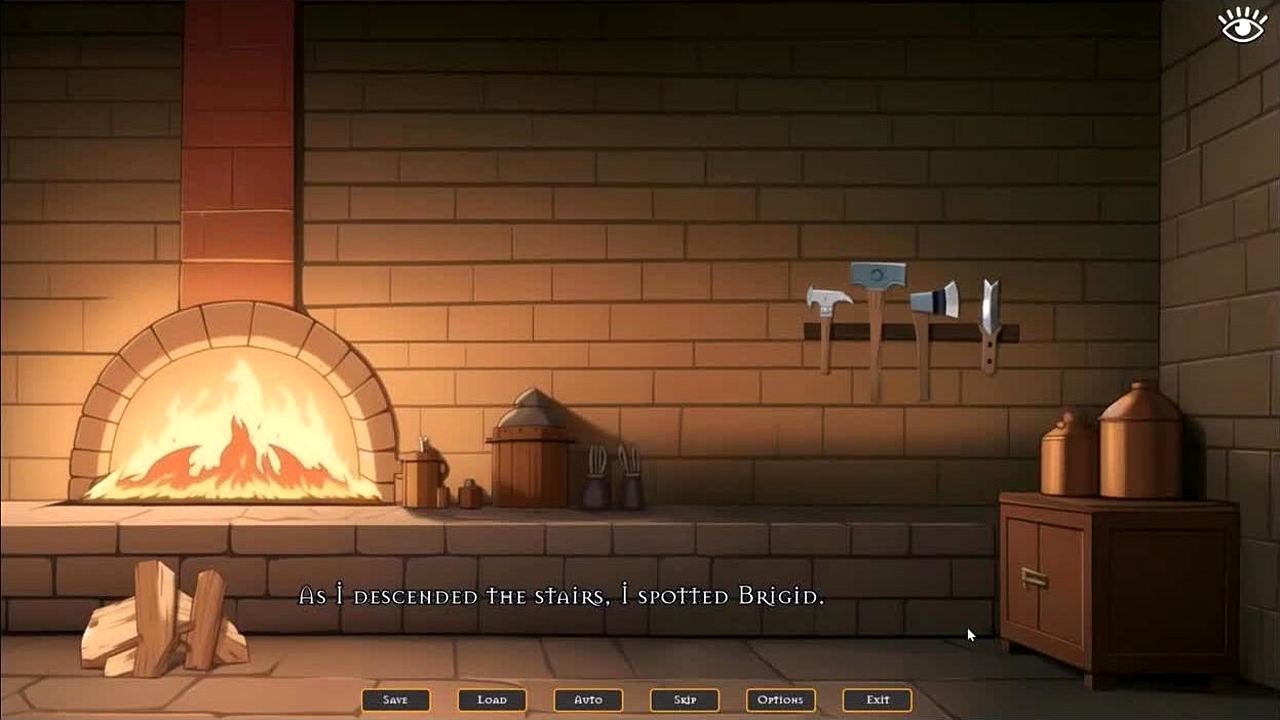Enable Auto dialogue advance
The image size is (1280, 720).
[588, 700]
